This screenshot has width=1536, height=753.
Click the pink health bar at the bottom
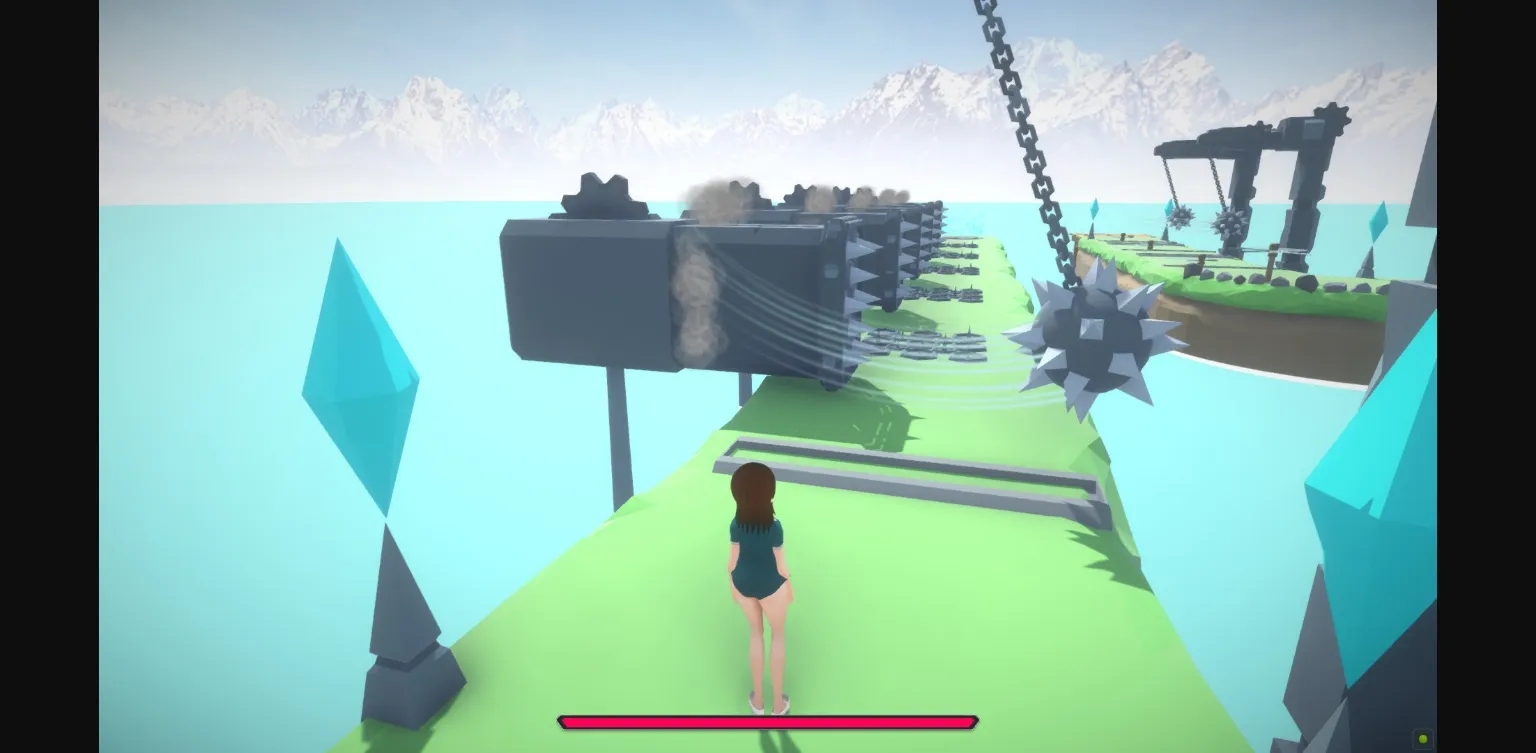[x=768, y=721]
